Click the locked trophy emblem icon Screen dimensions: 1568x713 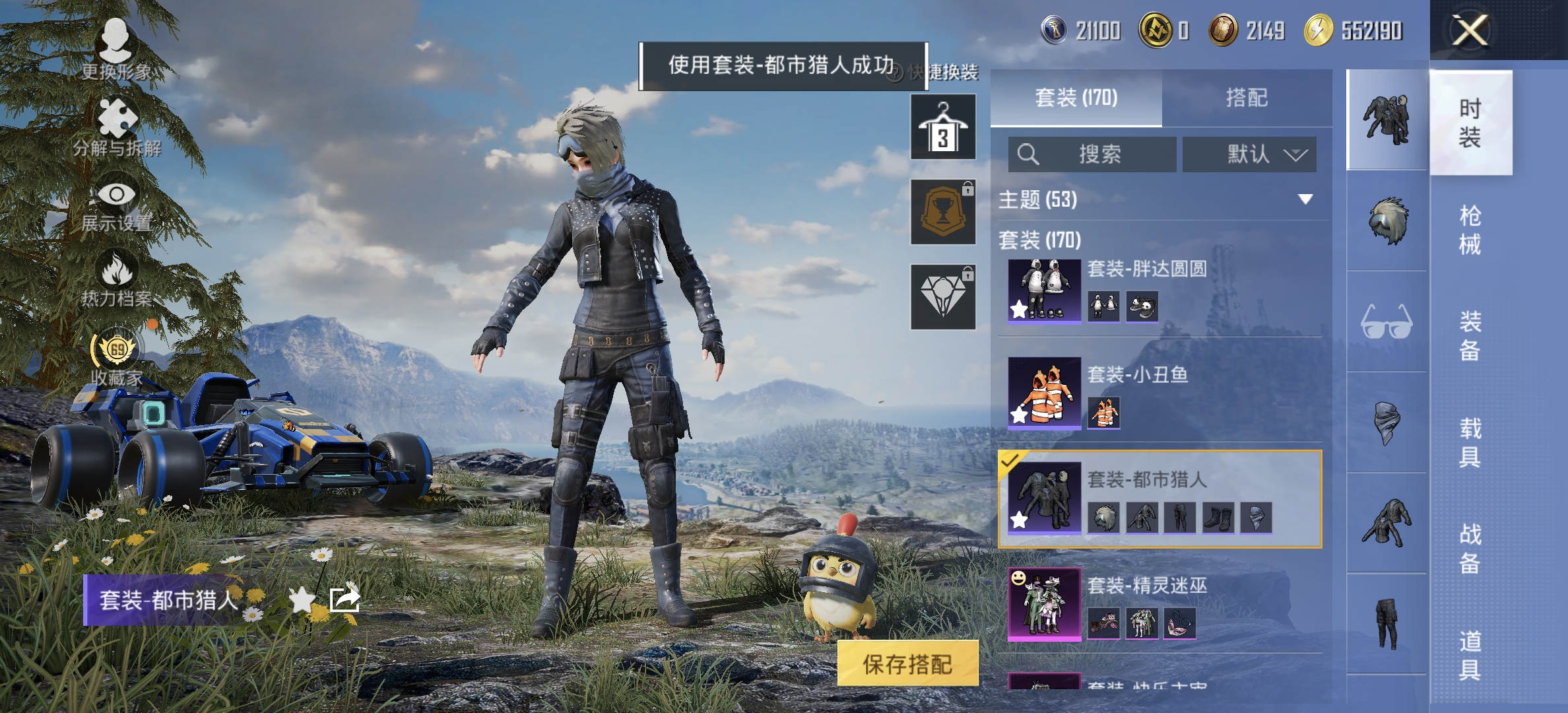(942, 211)
